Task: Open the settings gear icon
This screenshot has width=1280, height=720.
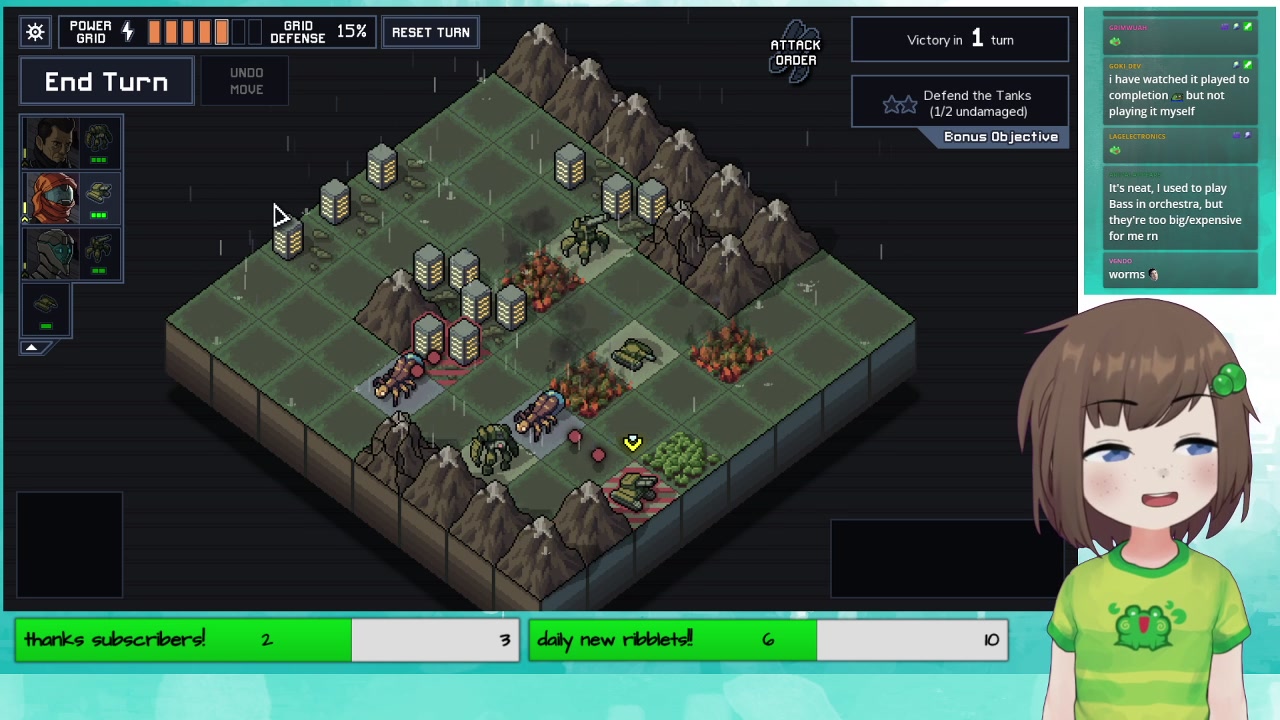Action: (35, 31)
